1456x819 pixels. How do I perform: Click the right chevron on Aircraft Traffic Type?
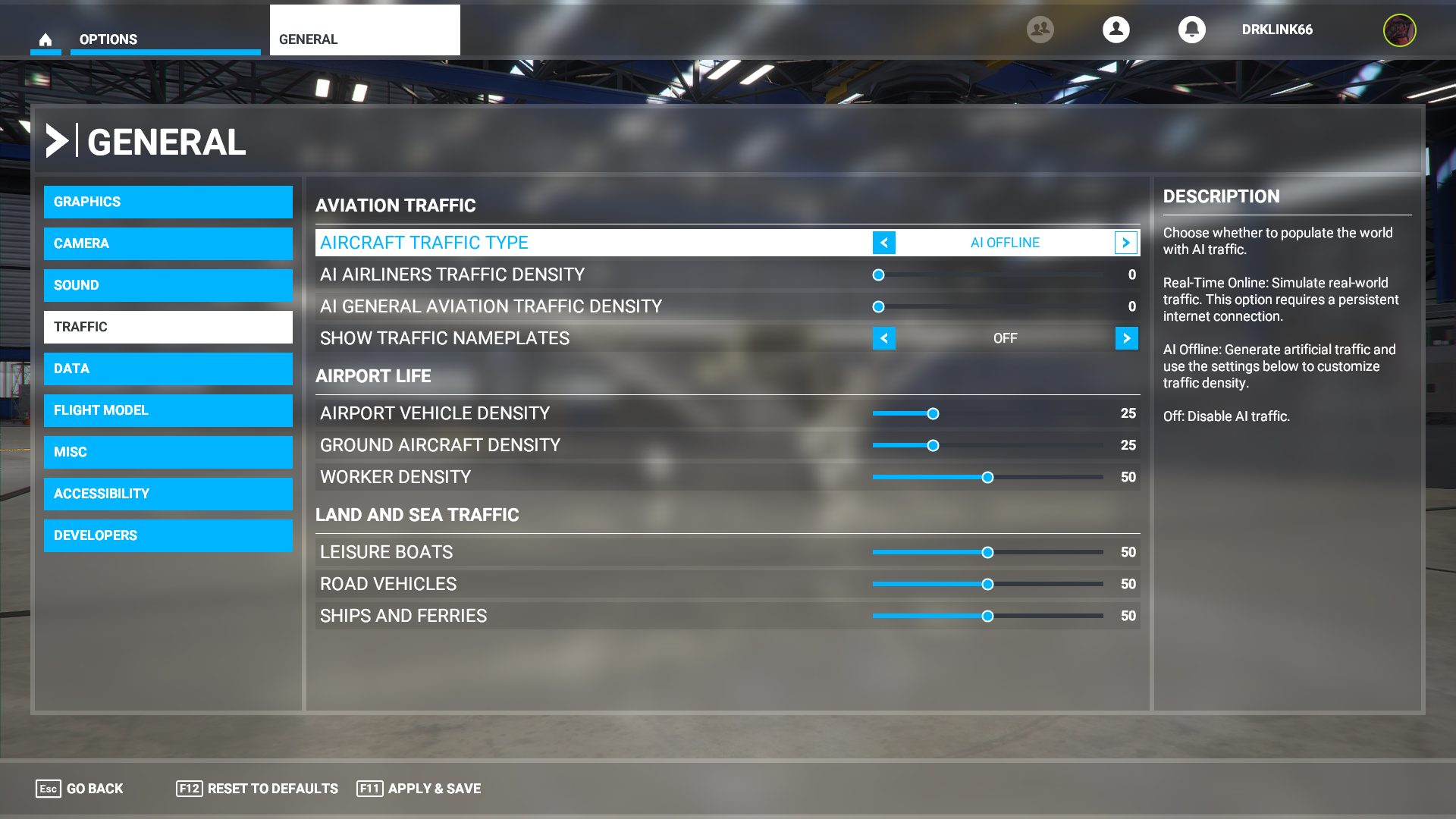coord(1127,243)
